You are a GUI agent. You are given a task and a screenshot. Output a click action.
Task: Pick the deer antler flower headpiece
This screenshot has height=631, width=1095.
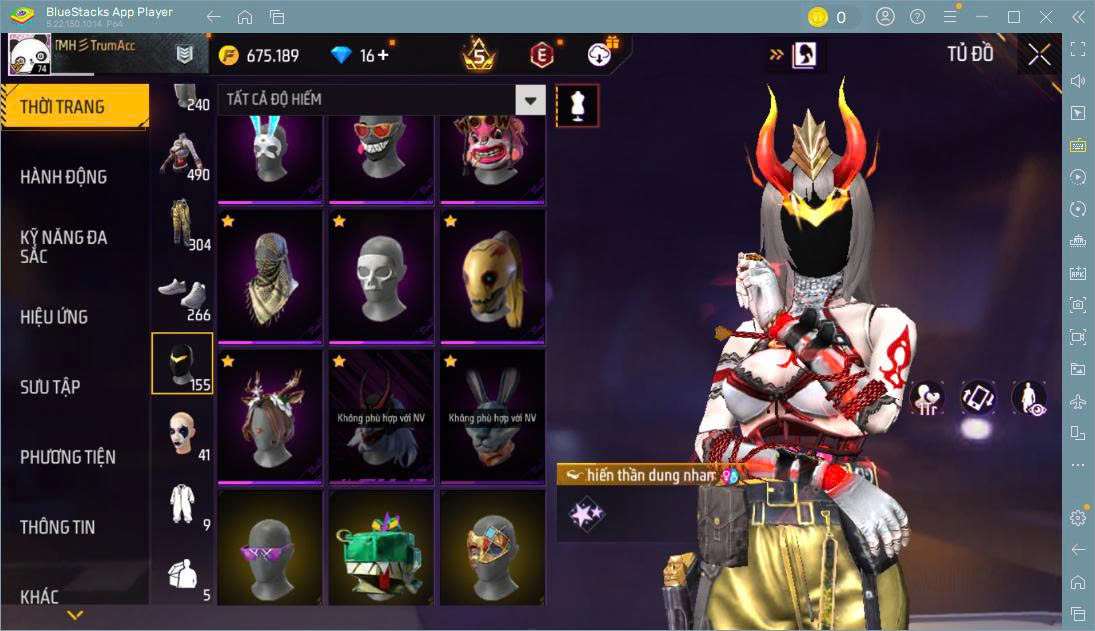click(270, 415)
